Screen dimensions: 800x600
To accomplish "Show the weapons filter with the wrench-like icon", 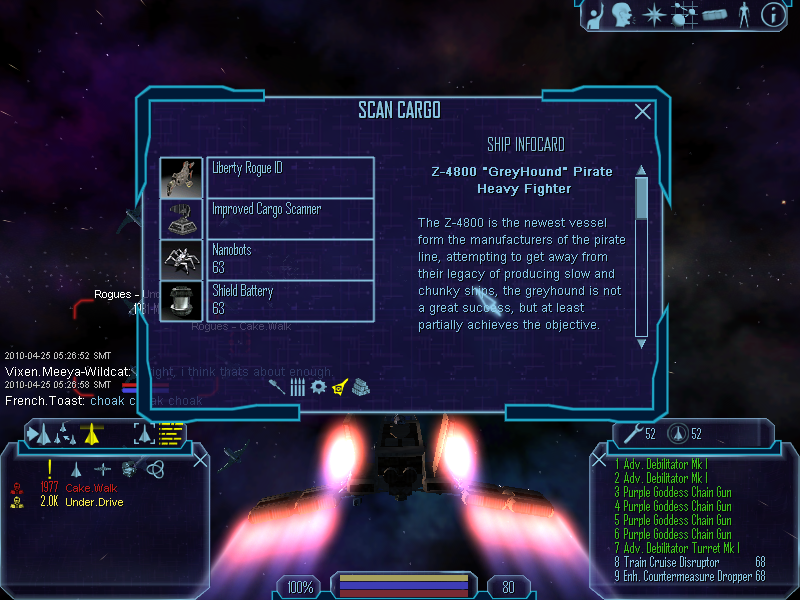I will (278, 386).
